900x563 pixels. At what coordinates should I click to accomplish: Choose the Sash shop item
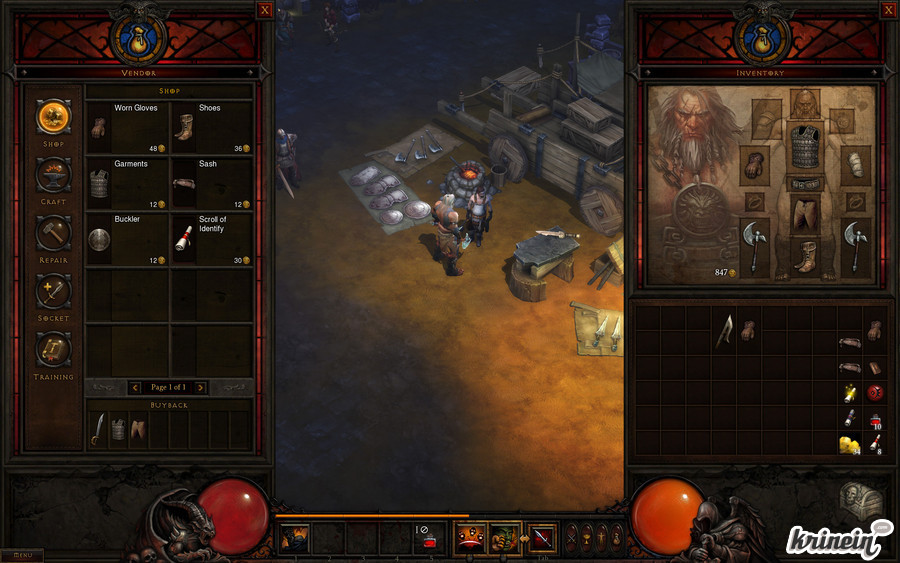pyautogui.click(x=211, y=183)
